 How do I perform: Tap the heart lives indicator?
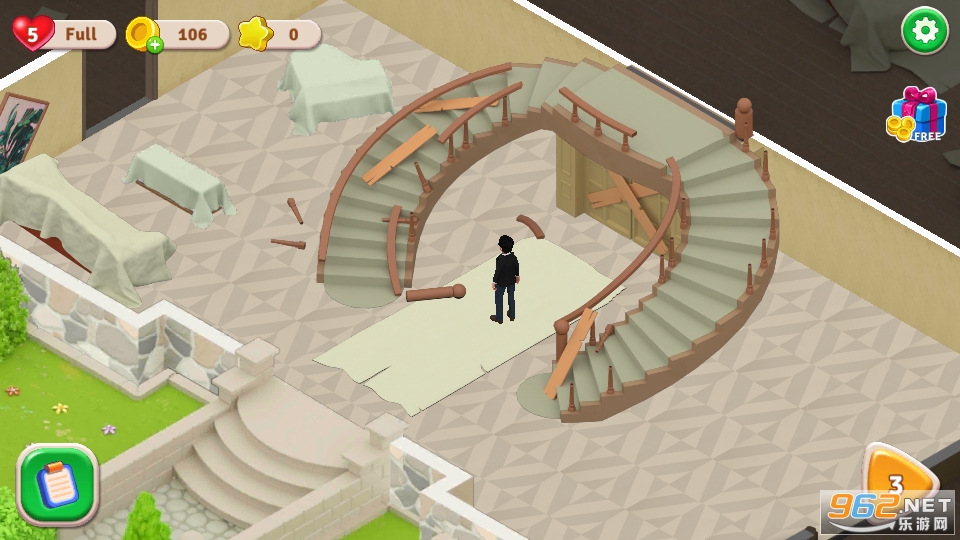coord(34,34)
